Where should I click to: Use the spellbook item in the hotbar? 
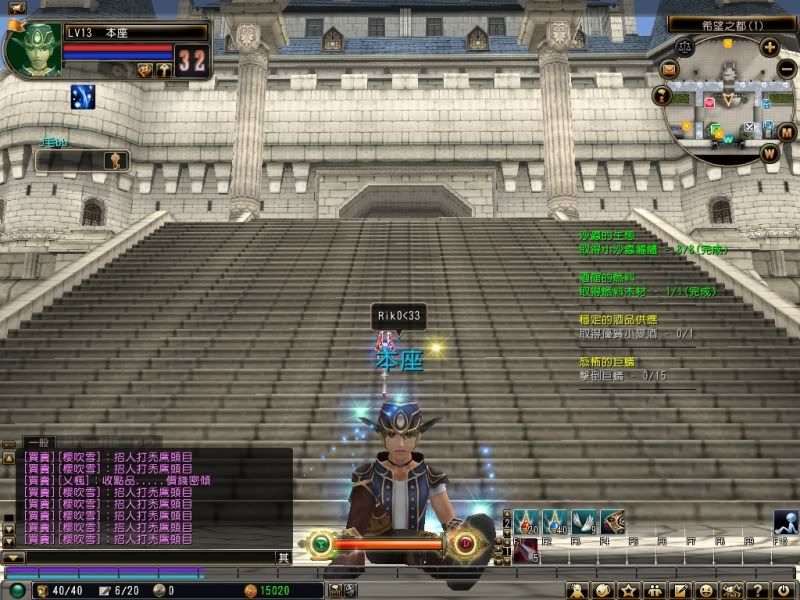[612, 521]
